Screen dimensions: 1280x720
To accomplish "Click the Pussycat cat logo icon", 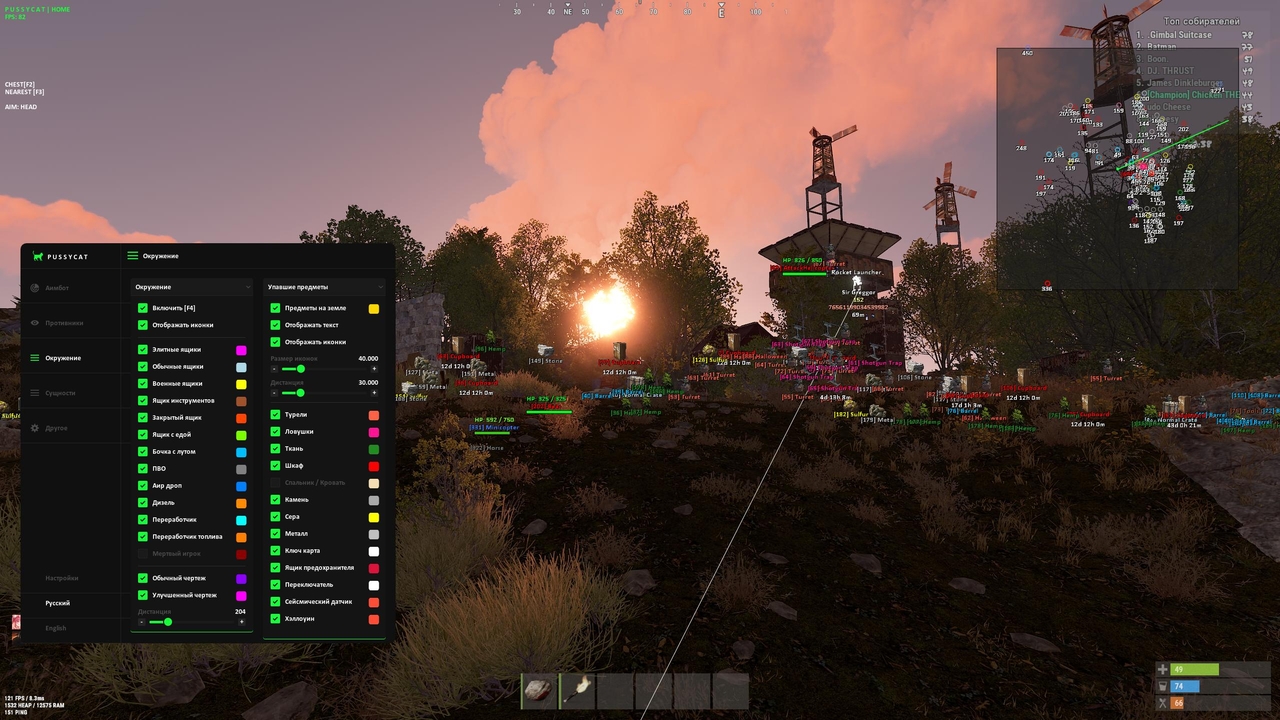I will (x=36, y=256).
